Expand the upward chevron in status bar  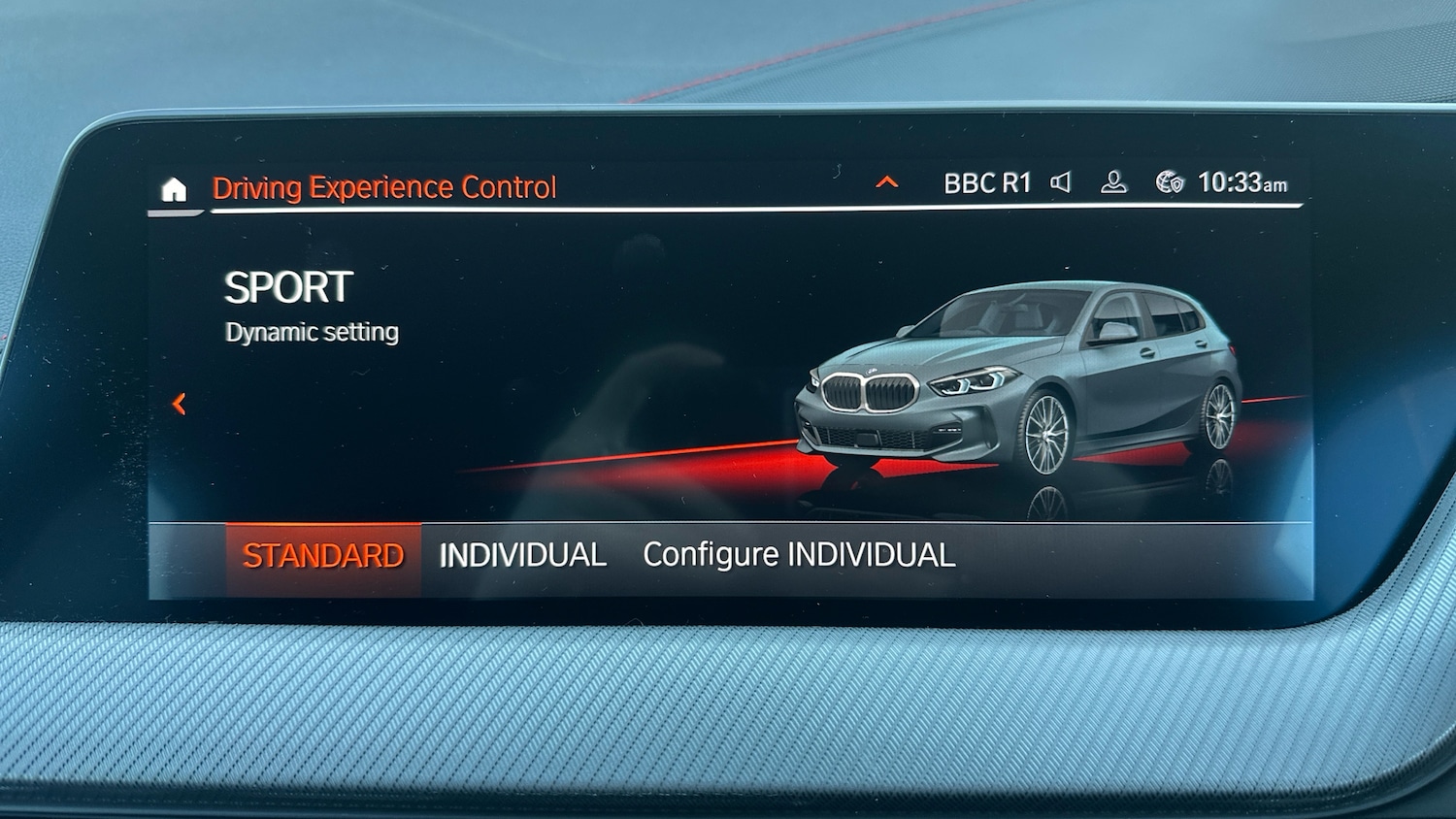(885, 182)
